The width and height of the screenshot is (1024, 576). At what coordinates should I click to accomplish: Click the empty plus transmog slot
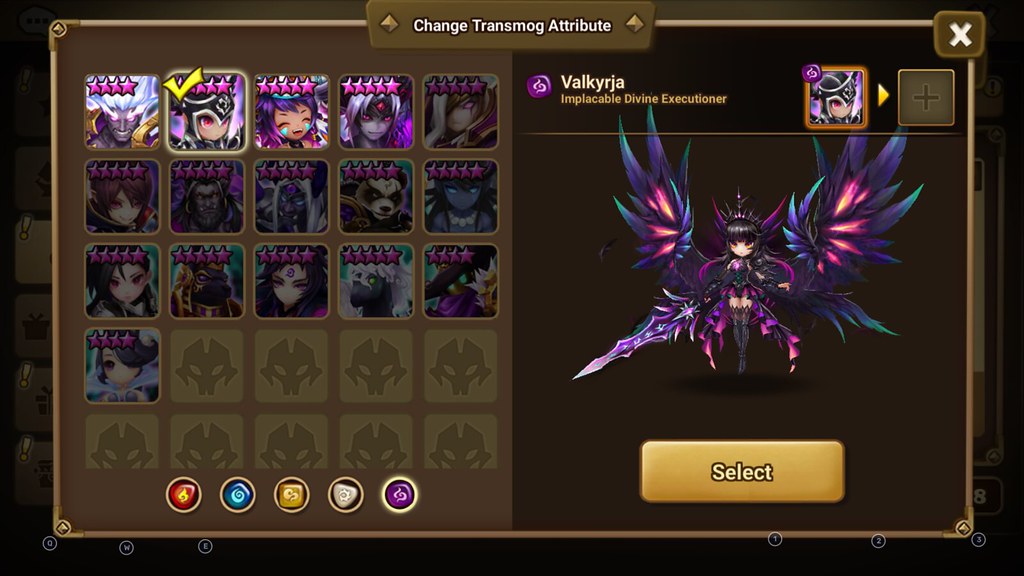925,98
